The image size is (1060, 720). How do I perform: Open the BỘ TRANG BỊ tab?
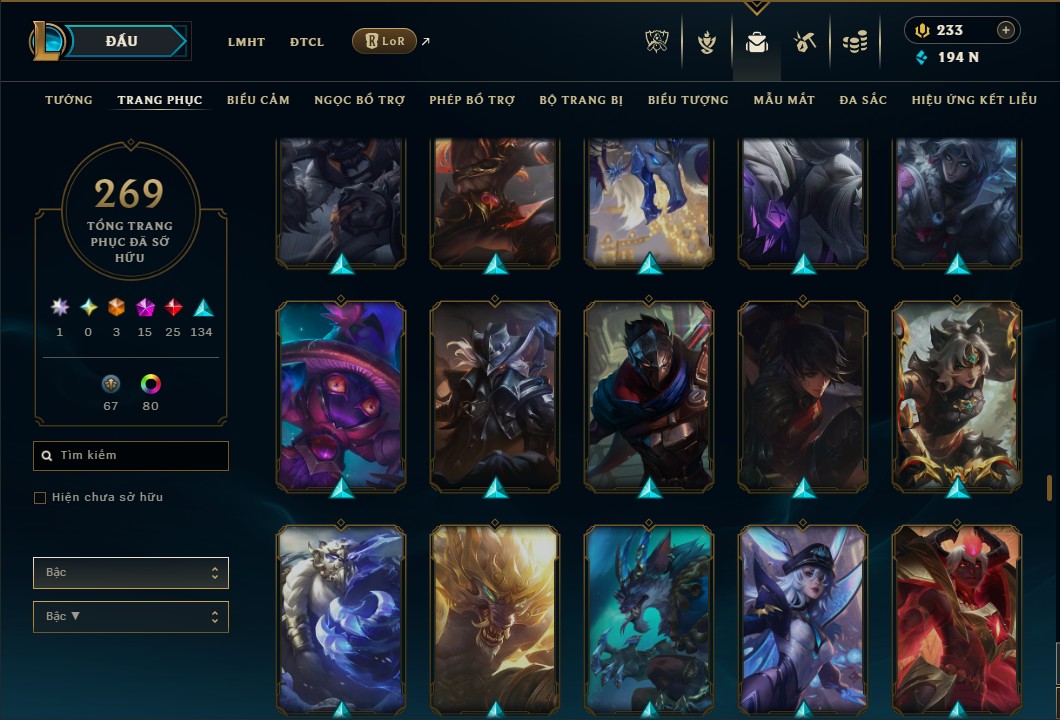[581, 100]
